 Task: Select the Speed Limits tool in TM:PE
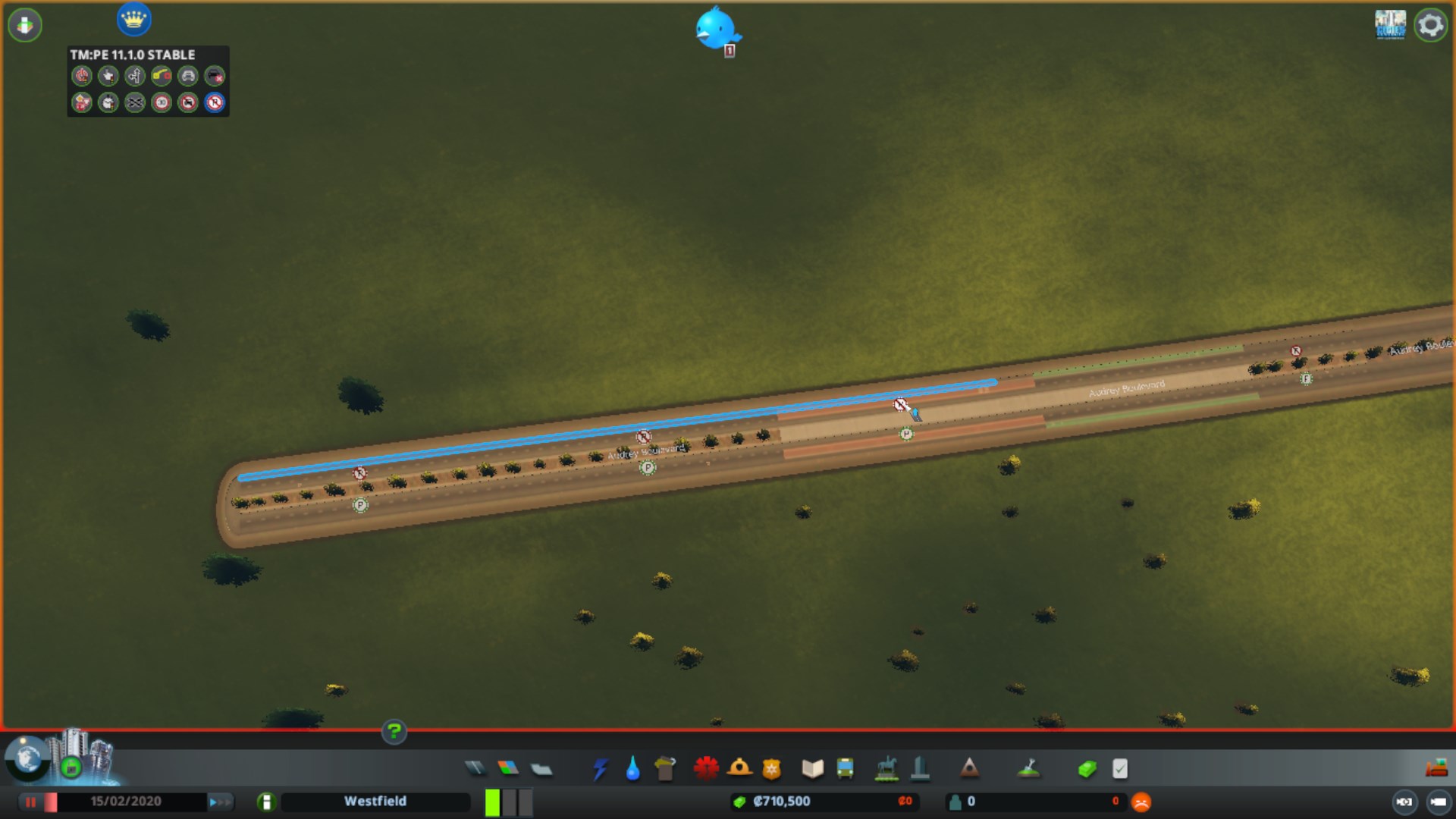[162, 103]
